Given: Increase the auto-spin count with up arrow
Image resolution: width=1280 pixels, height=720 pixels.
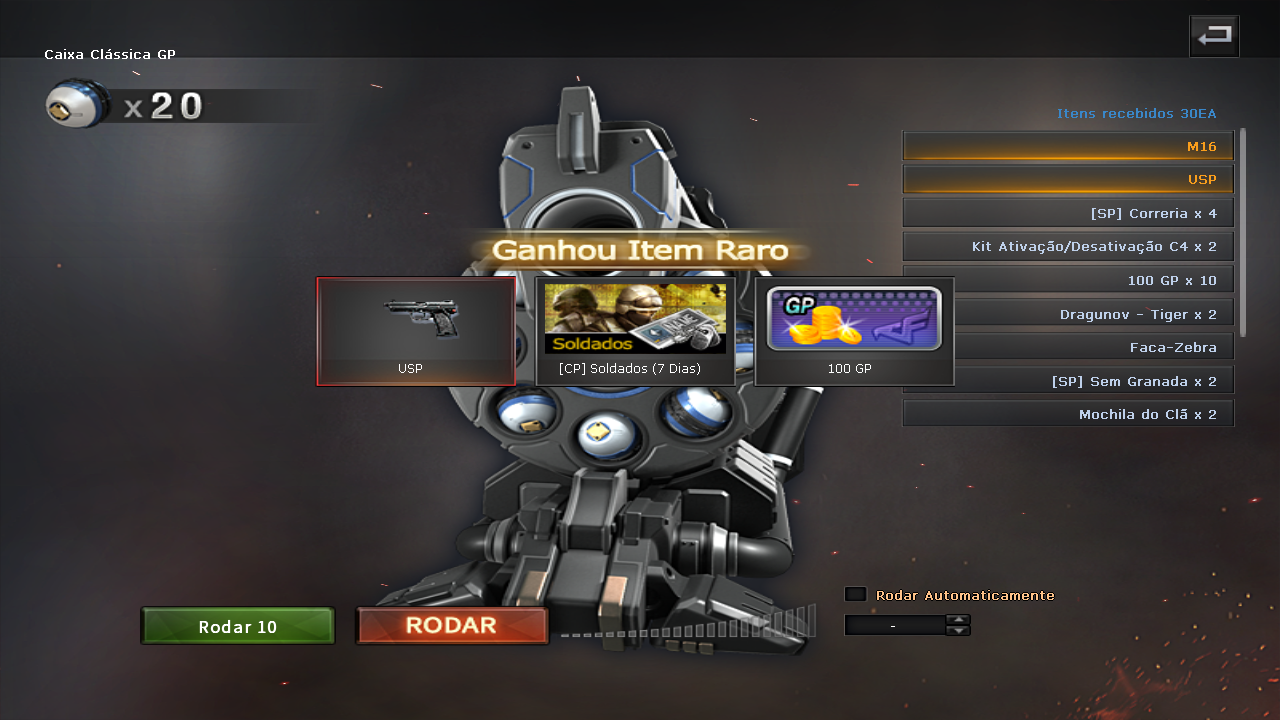Looking at the screenshot, I should point(958,620).
